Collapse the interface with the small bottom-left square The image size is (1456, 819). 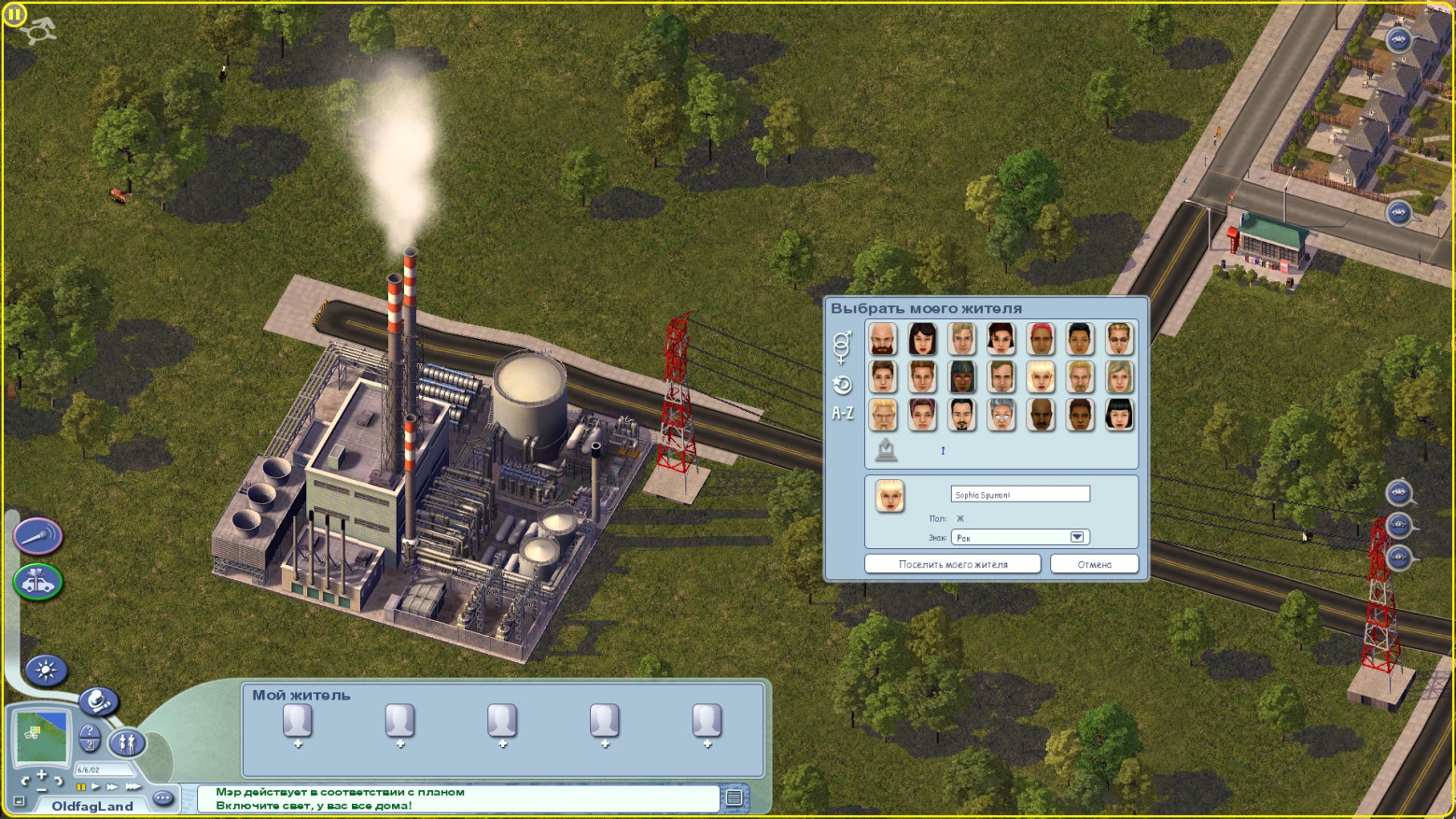point(18,801)
